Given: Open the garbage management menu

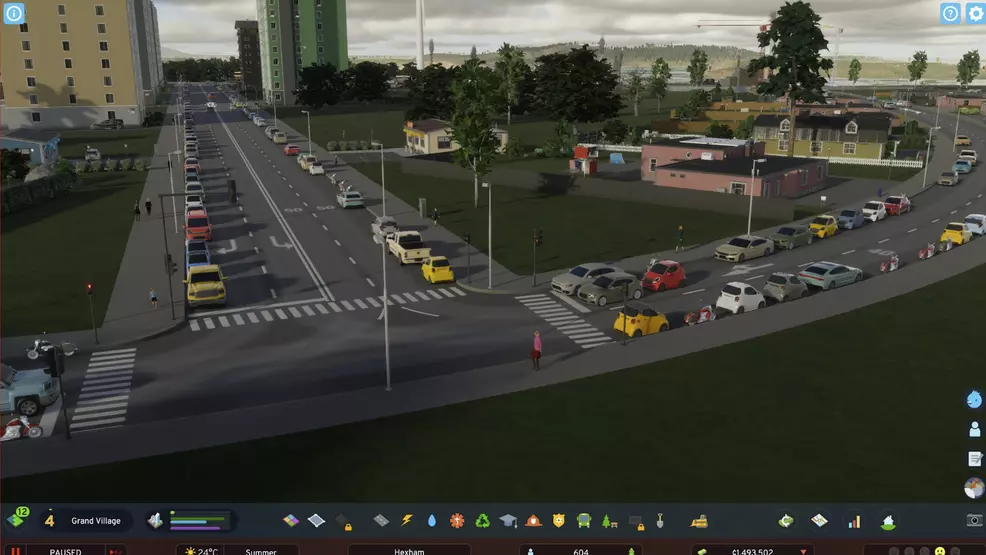Looking at the screenshot, I should (482, 520).
